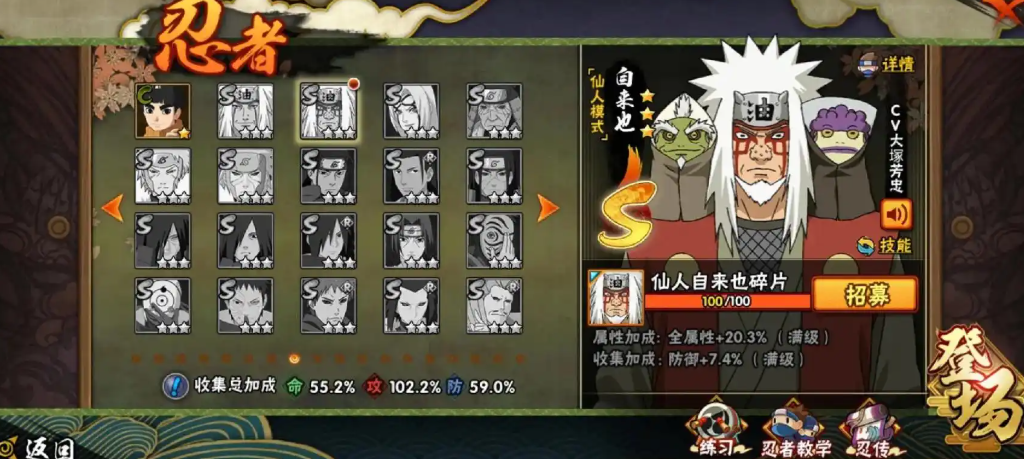Open 忍者教学 ninja tutorial
The height and width of the screenshot is (459, 1024).
[791, 428]
